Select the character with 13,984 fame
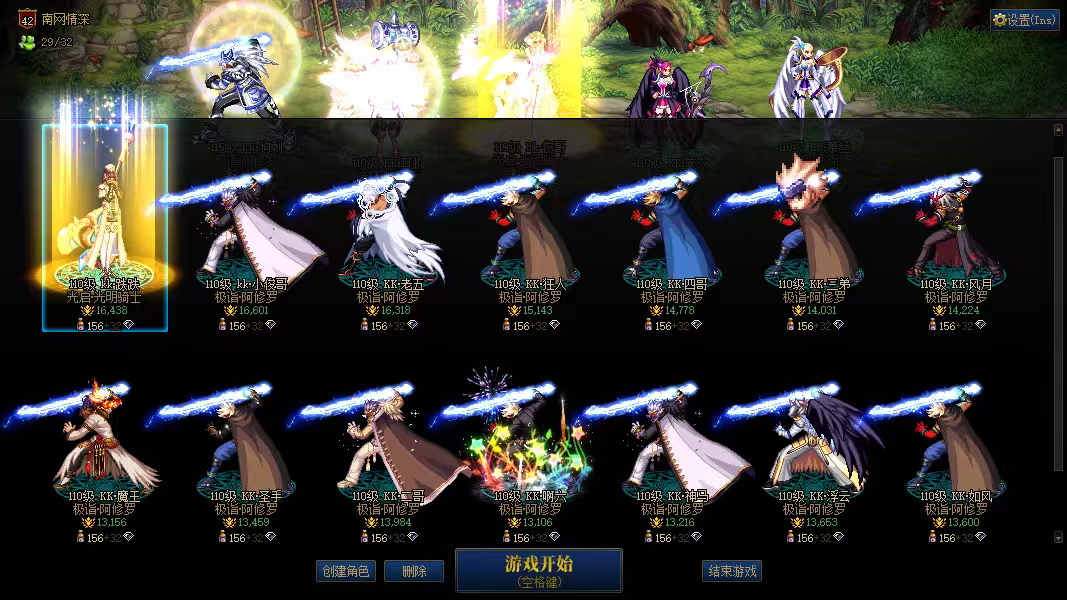Viewport: 1067px width, 600px height. tap(390, 455)
